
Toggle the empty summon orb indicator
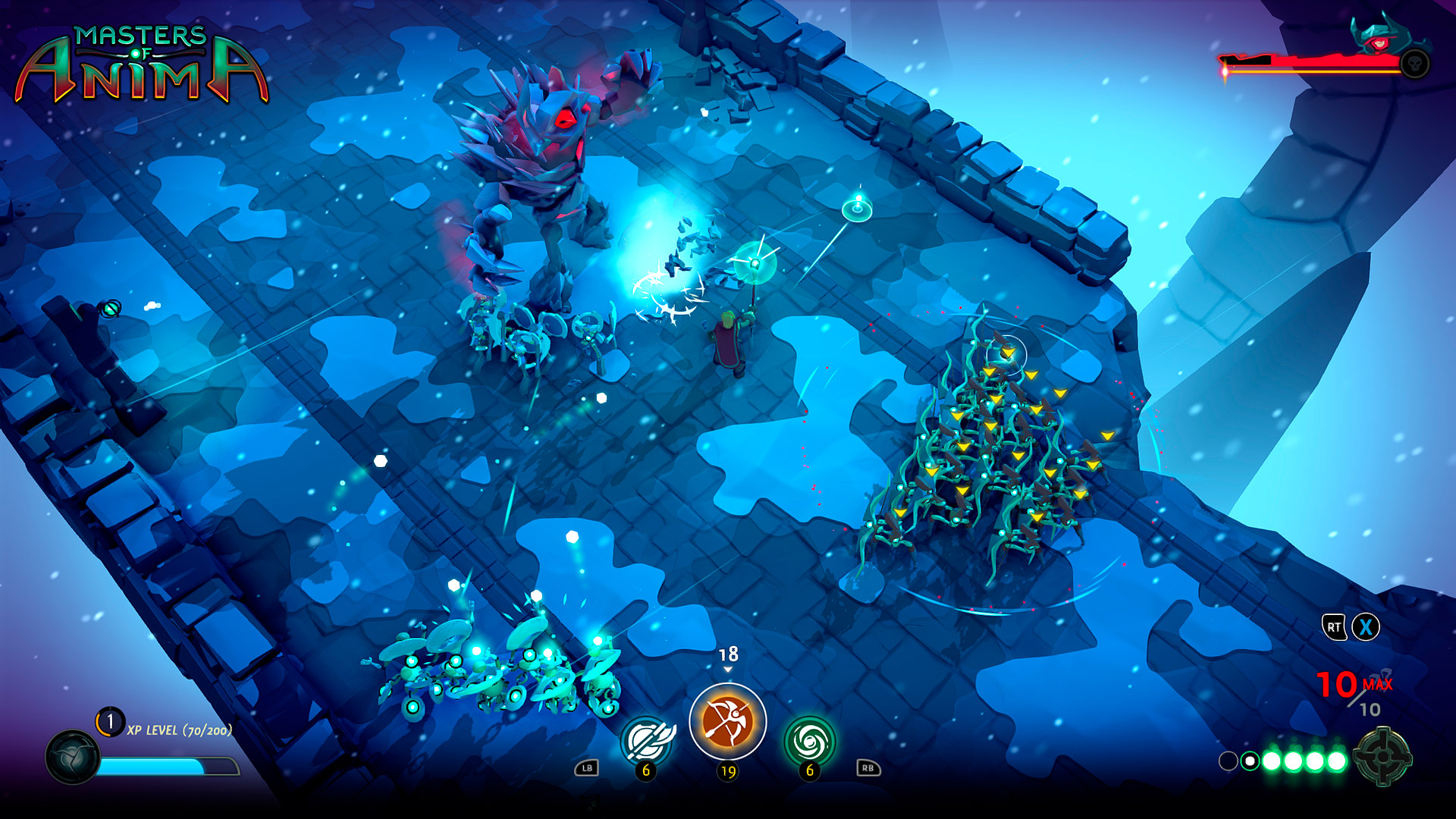click(1228, 761)
